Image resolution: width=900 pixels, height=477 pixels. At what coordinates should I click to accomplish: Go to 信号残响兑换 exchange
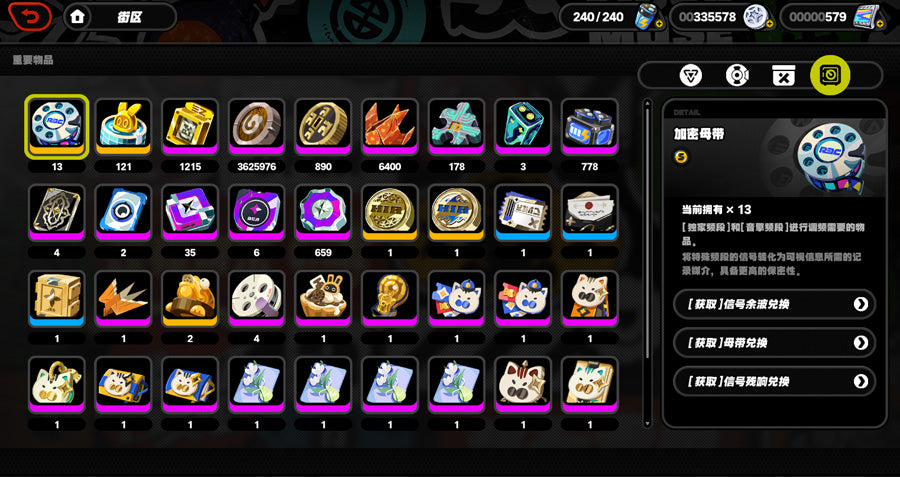click(774, 381)
